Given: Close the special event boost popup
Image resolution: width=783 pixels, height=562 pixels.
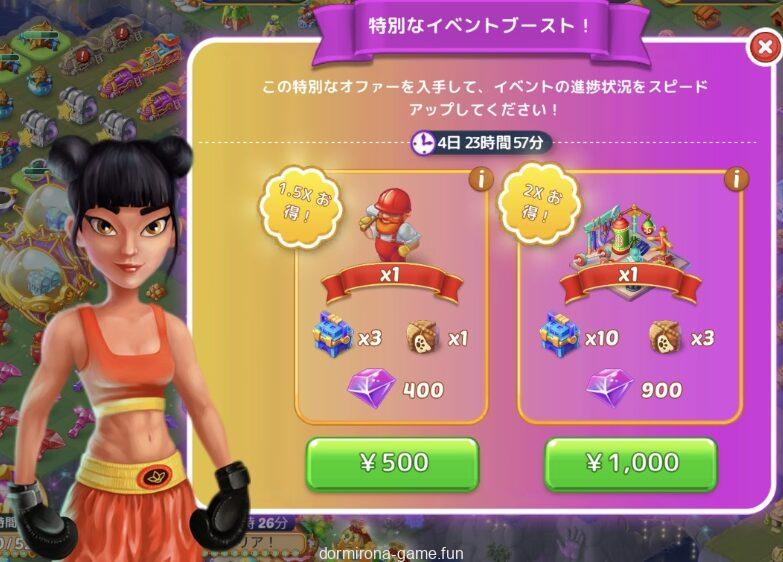Looking at the screenshot, I should [763, 47].
